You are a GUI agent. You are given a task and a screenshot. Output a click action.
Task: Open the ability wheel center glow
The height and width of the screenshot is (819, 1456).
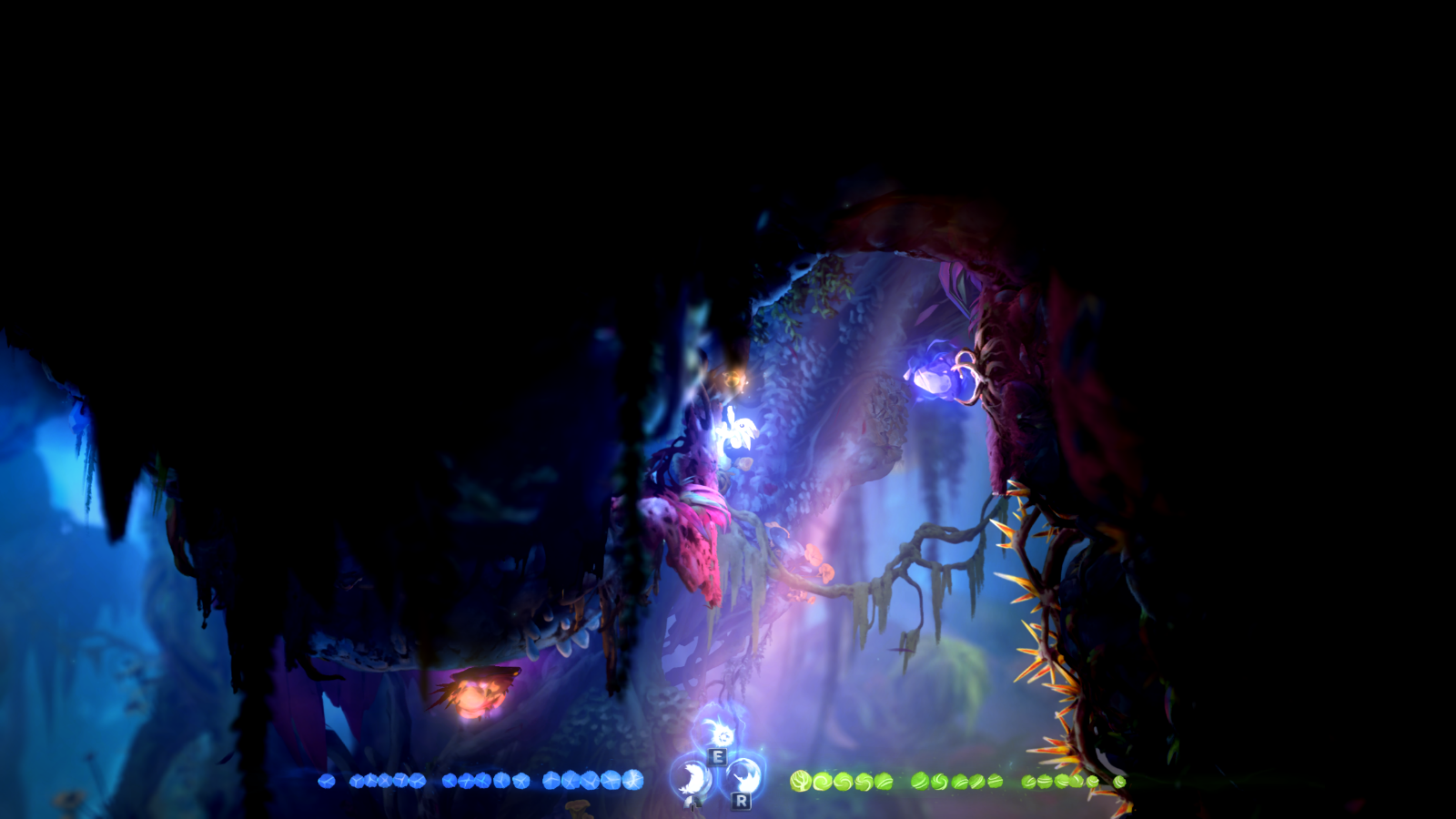coord(718,769)
